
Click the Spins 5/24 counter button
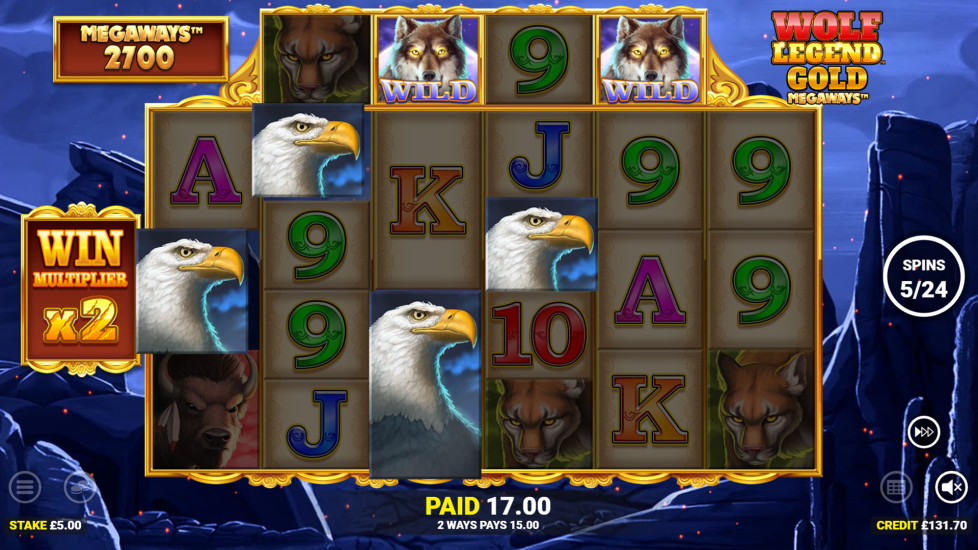923,277
